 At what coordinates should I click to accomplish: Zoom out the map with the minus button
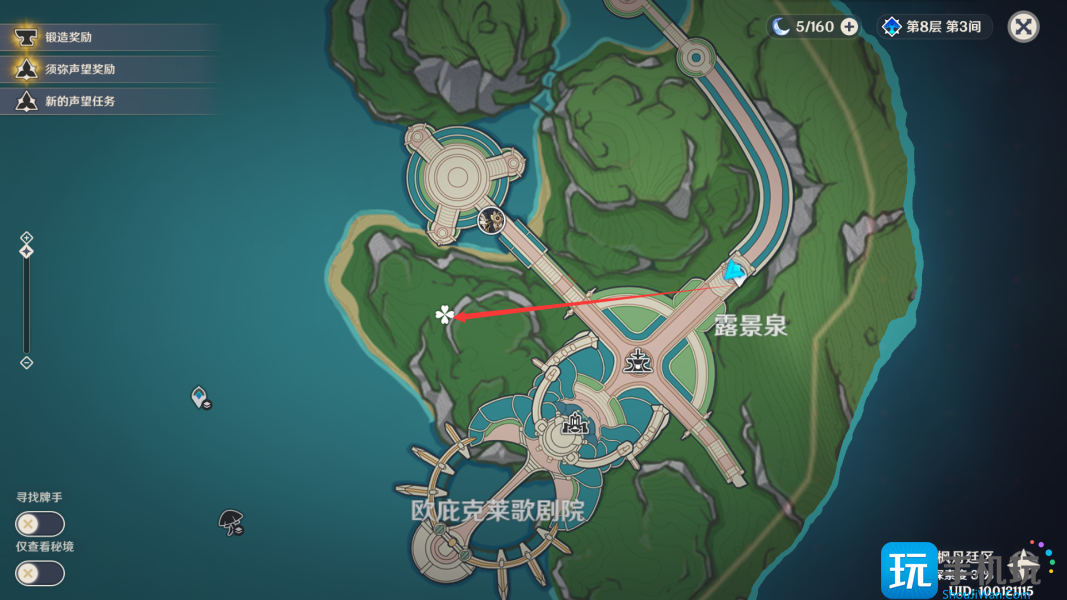click(27, 362)
